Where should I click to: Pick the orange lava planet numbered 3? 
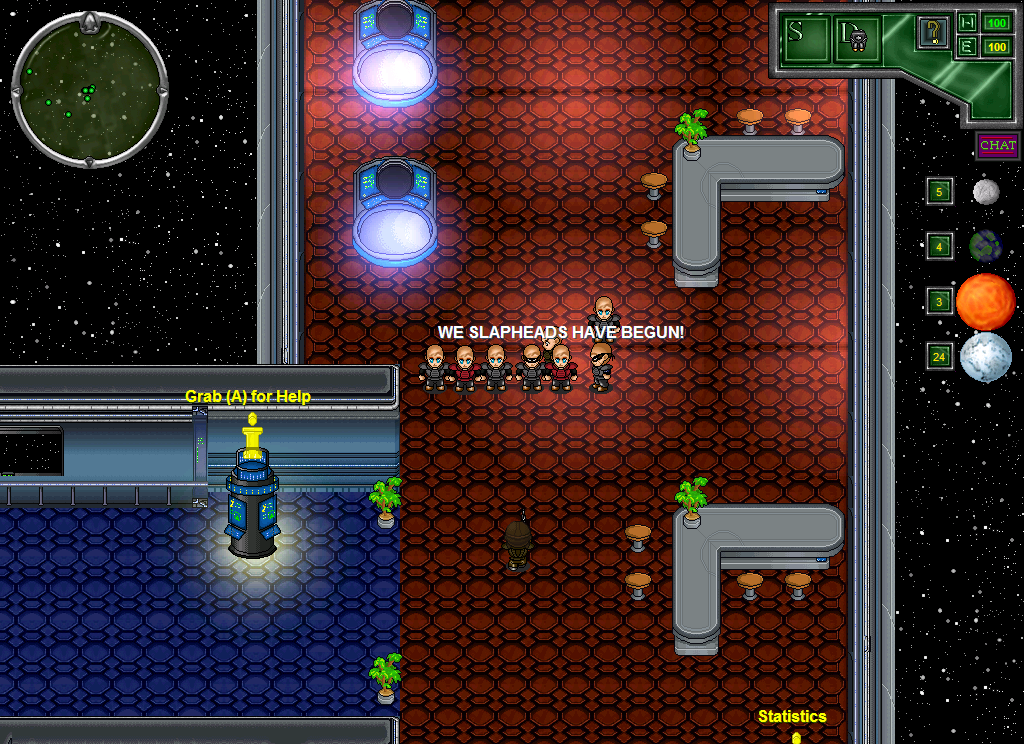985,301
